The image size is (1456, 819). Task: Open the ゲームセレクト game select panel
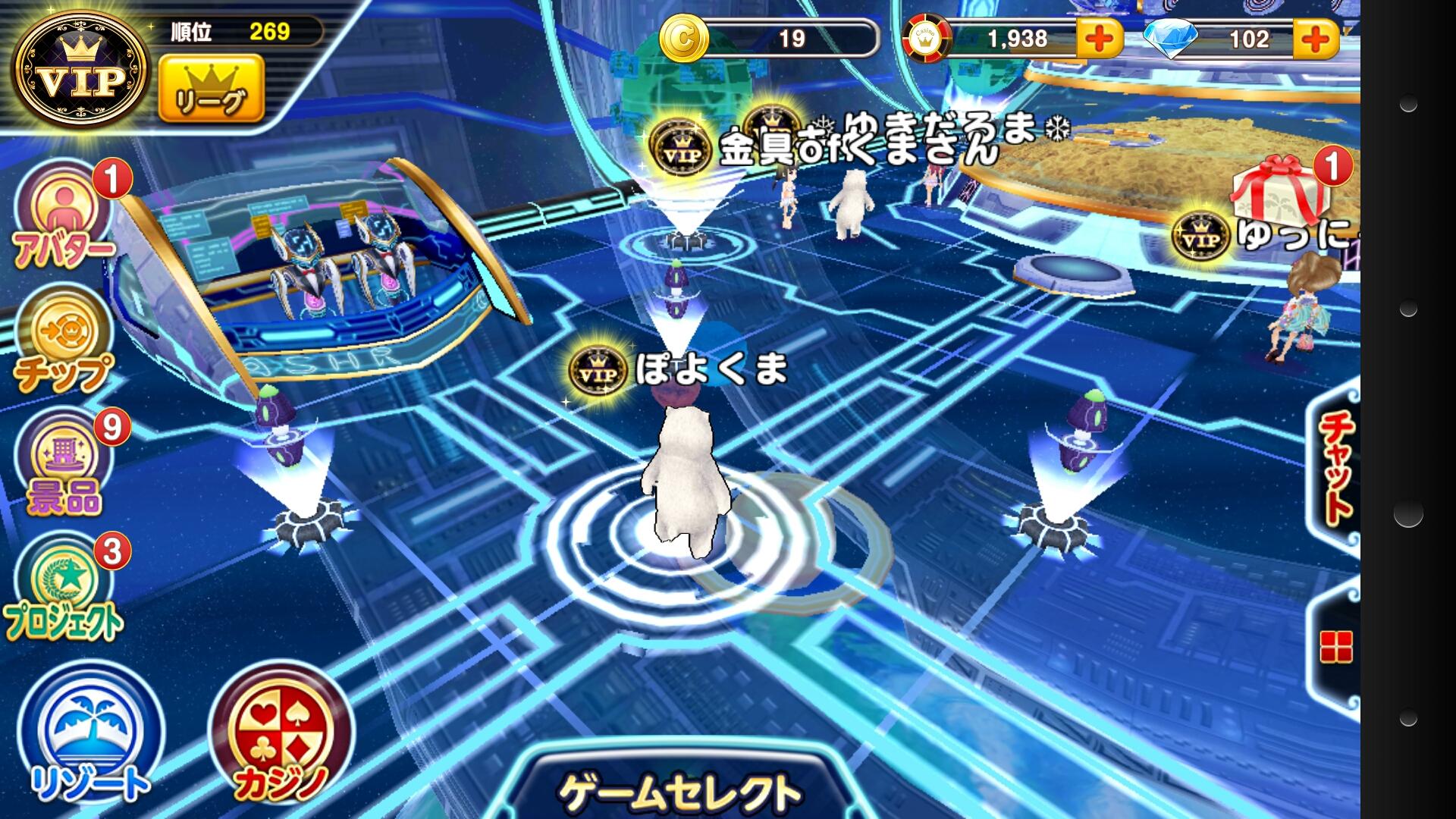pos(679,789)
